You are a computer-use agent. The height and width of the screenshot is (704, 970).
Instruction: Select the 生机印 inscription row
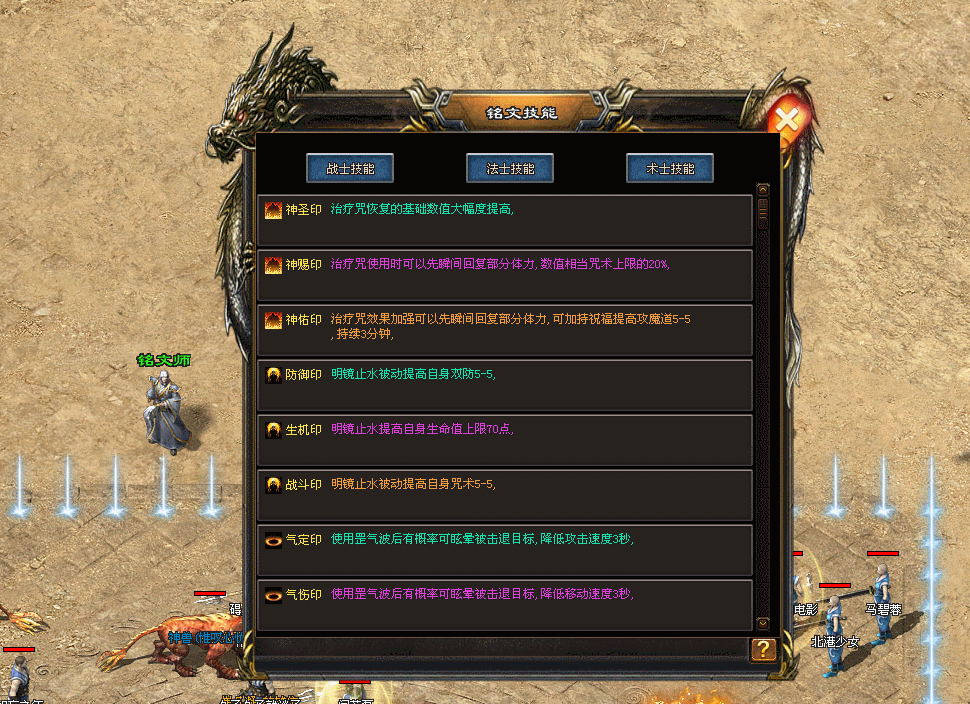coord(504,440)
